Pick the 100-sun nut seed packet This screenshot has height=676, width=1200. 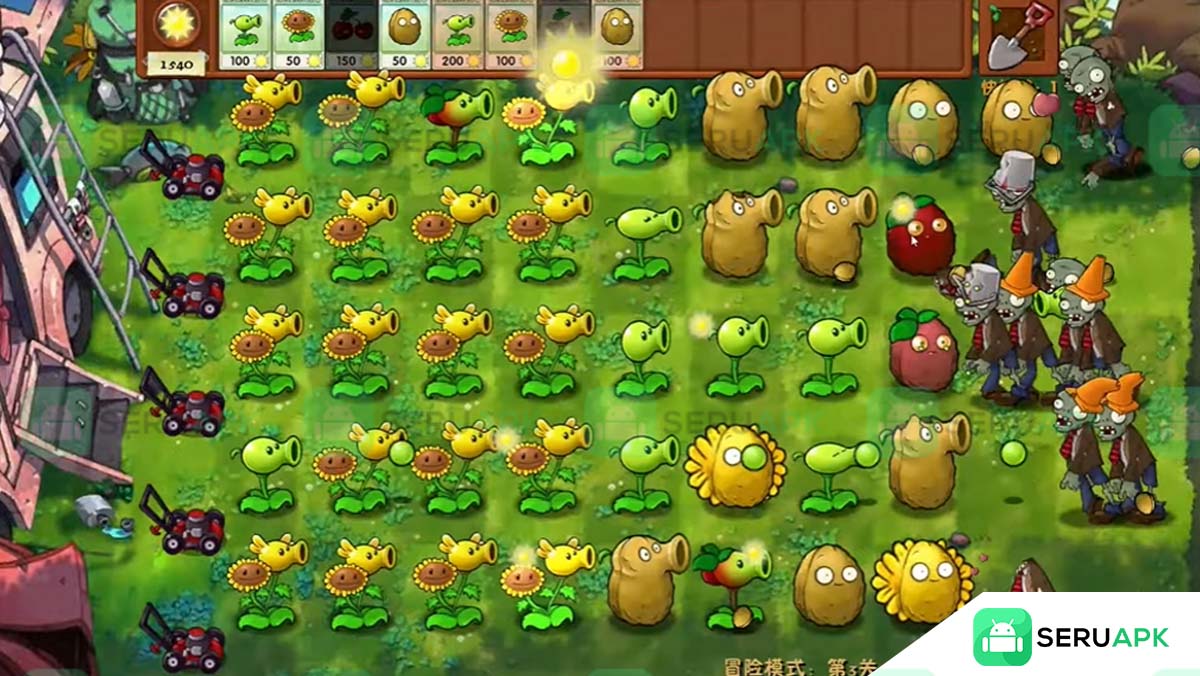point(617,35)
